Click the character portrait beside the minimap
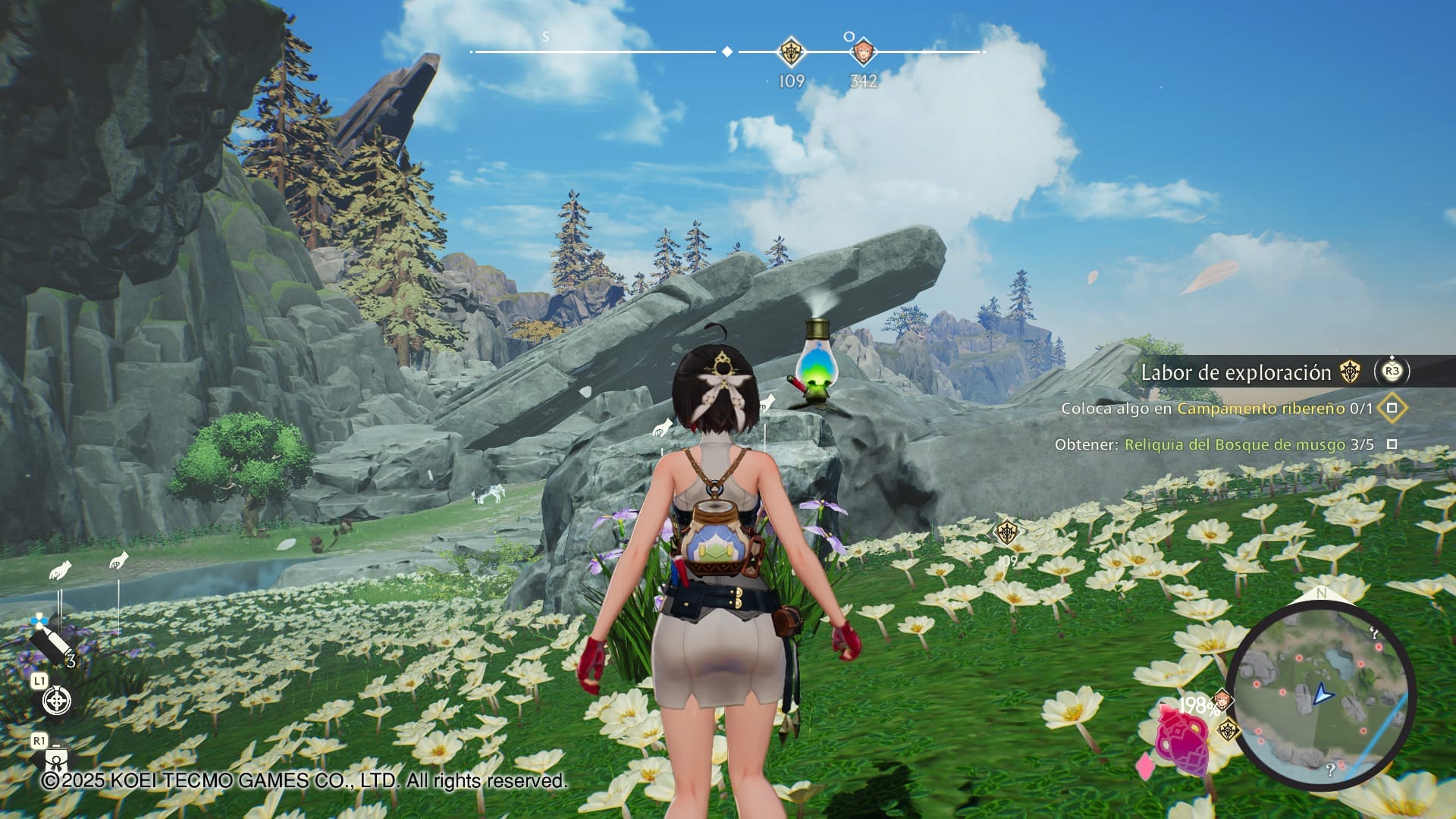This screenshot has width=1456, height=819. pyautogui.click(x=1221, y=699)
